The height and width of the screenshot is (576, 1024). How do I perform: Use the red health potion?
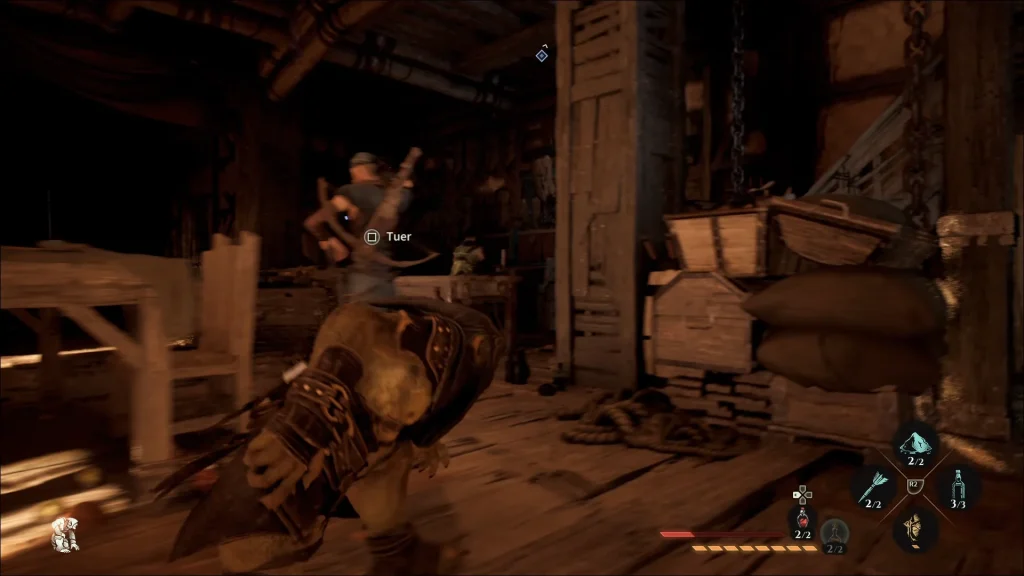tap(802, 520)
